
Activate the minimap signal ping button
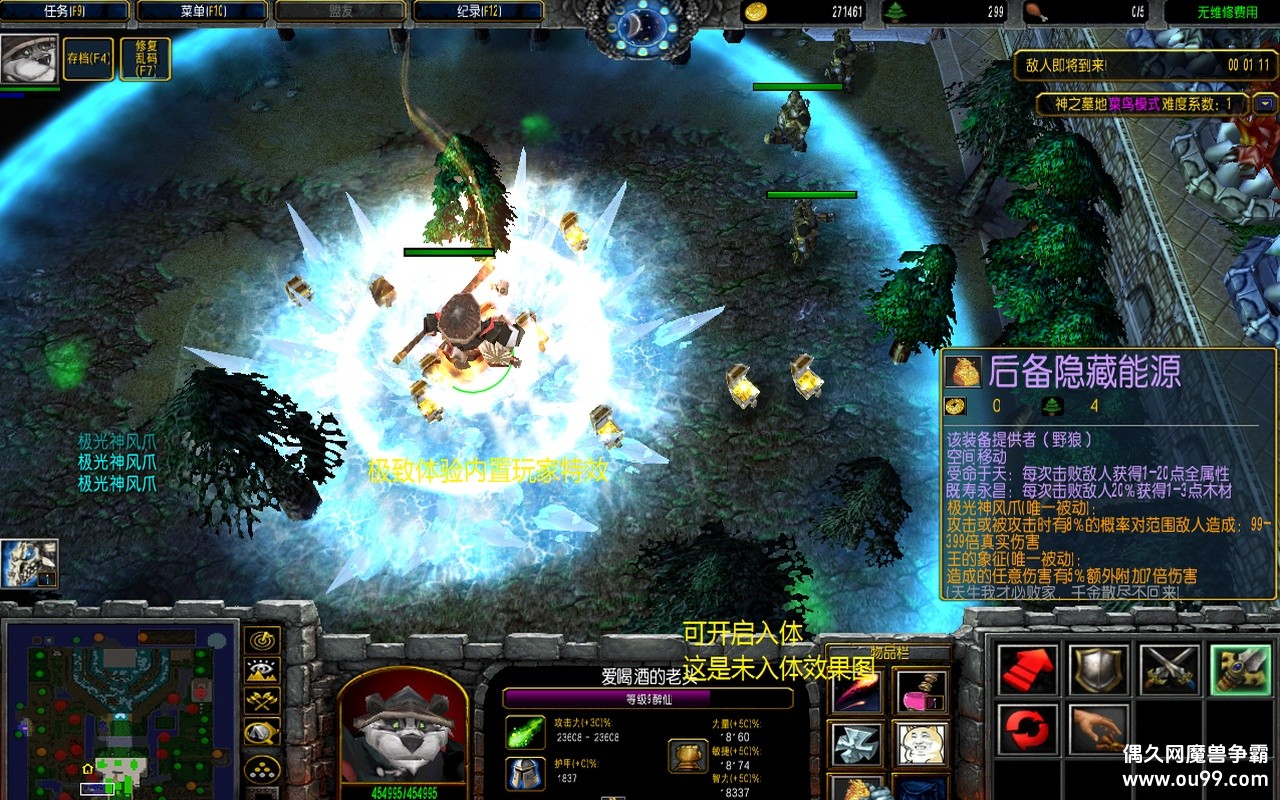click(262, 640)
